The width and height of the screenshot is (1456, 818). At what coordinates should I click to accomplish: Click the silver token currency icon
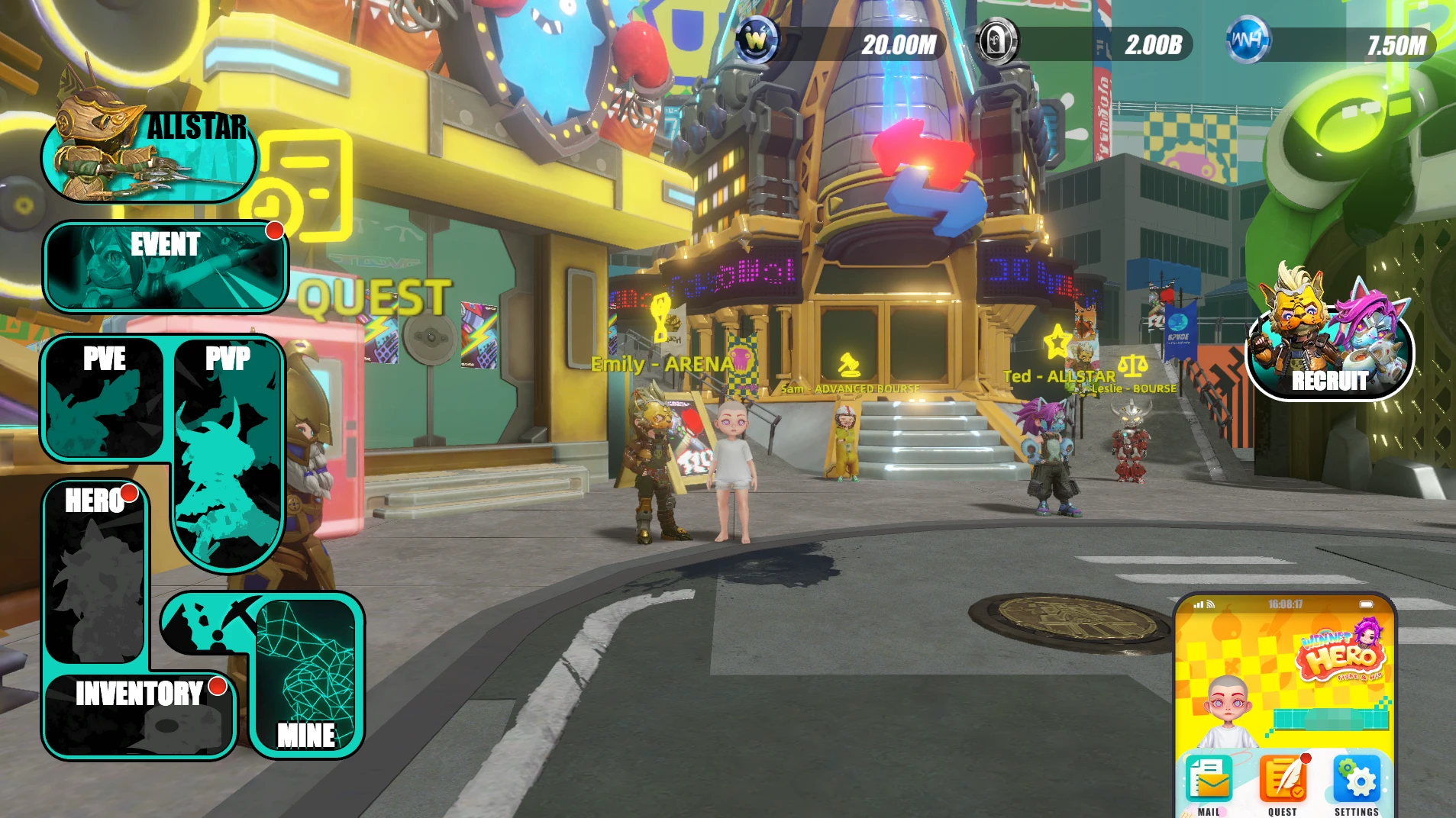(x=996, y=40)
